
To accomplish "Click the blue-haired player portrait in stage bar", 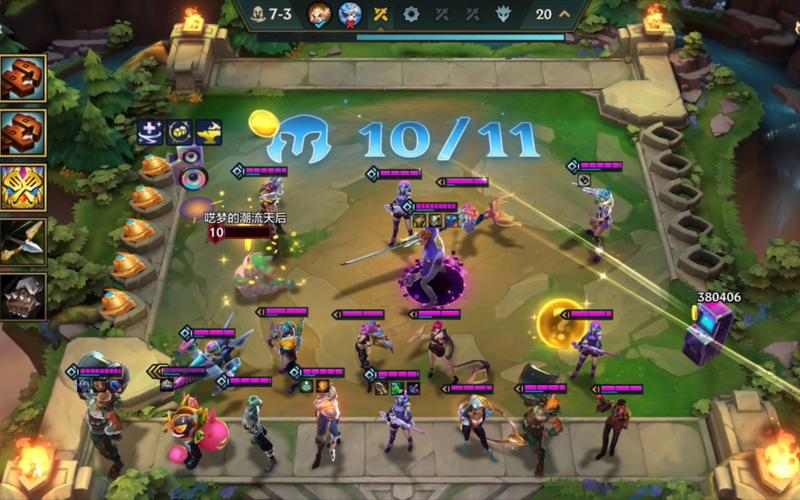I will pos(349,14).
